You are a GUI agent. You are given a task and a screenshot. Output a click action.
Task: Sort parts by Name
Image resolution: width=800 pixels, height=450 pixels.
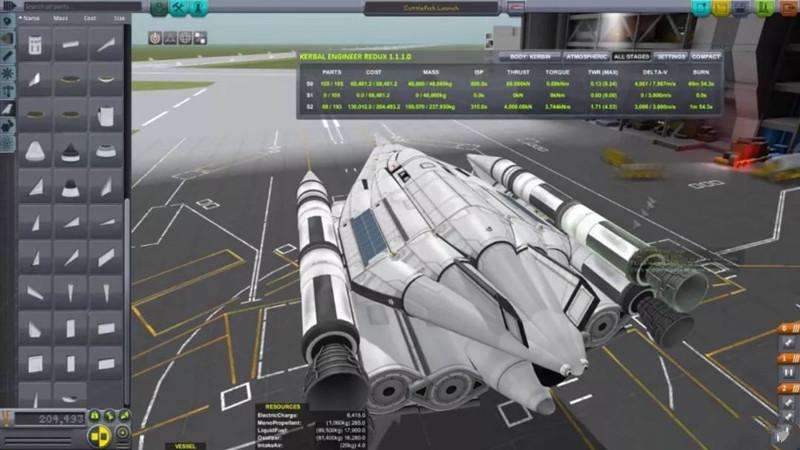(x=31, y=18)
